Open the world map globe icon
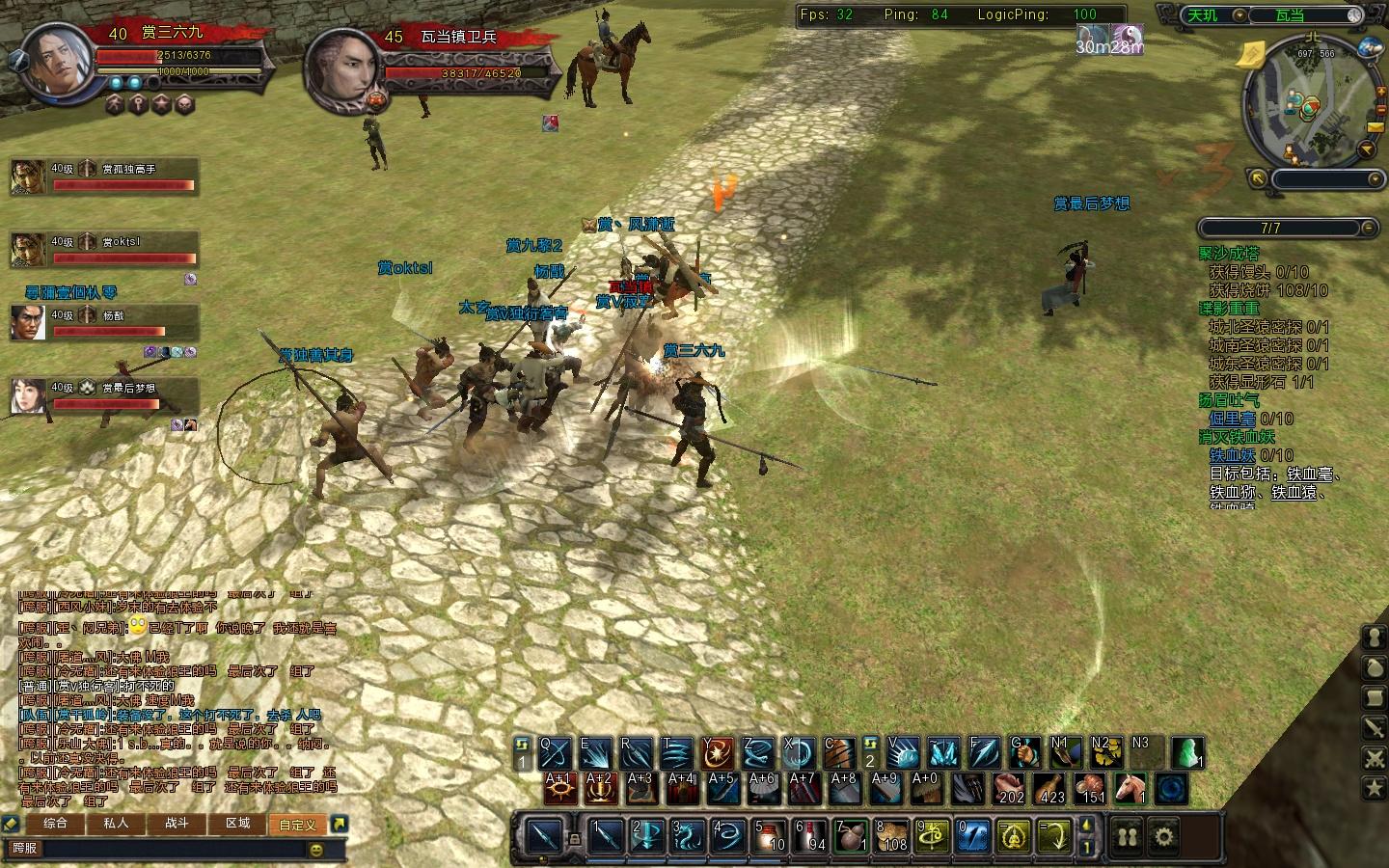This screenshot has width=1389, height=868. (1370, 46)
